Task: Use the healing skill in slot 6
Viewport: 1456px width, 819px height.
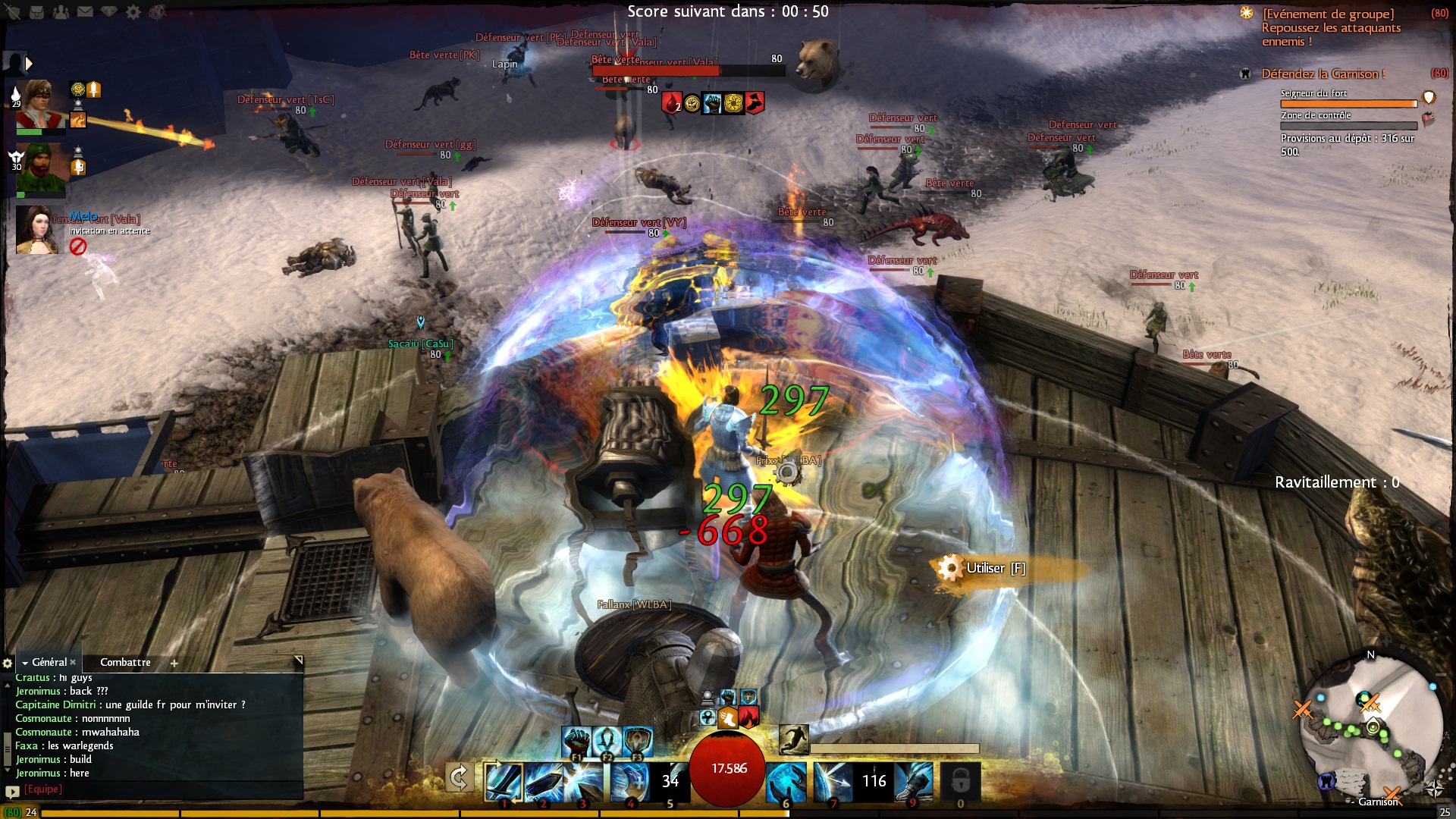Action: (x=786, y=781)
